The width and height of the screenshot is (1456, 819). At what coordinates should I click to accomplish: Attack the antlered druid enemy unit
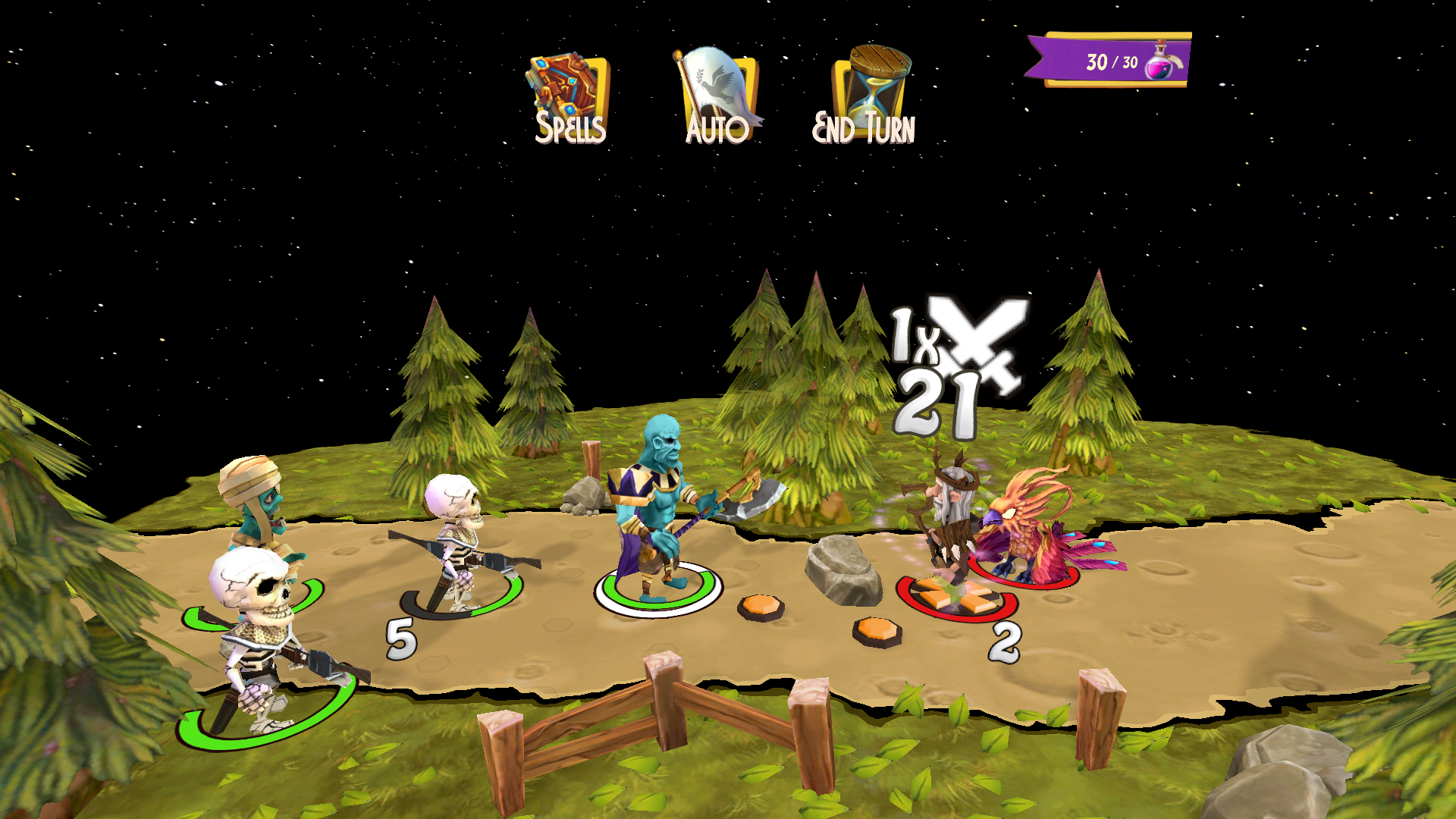948,523
